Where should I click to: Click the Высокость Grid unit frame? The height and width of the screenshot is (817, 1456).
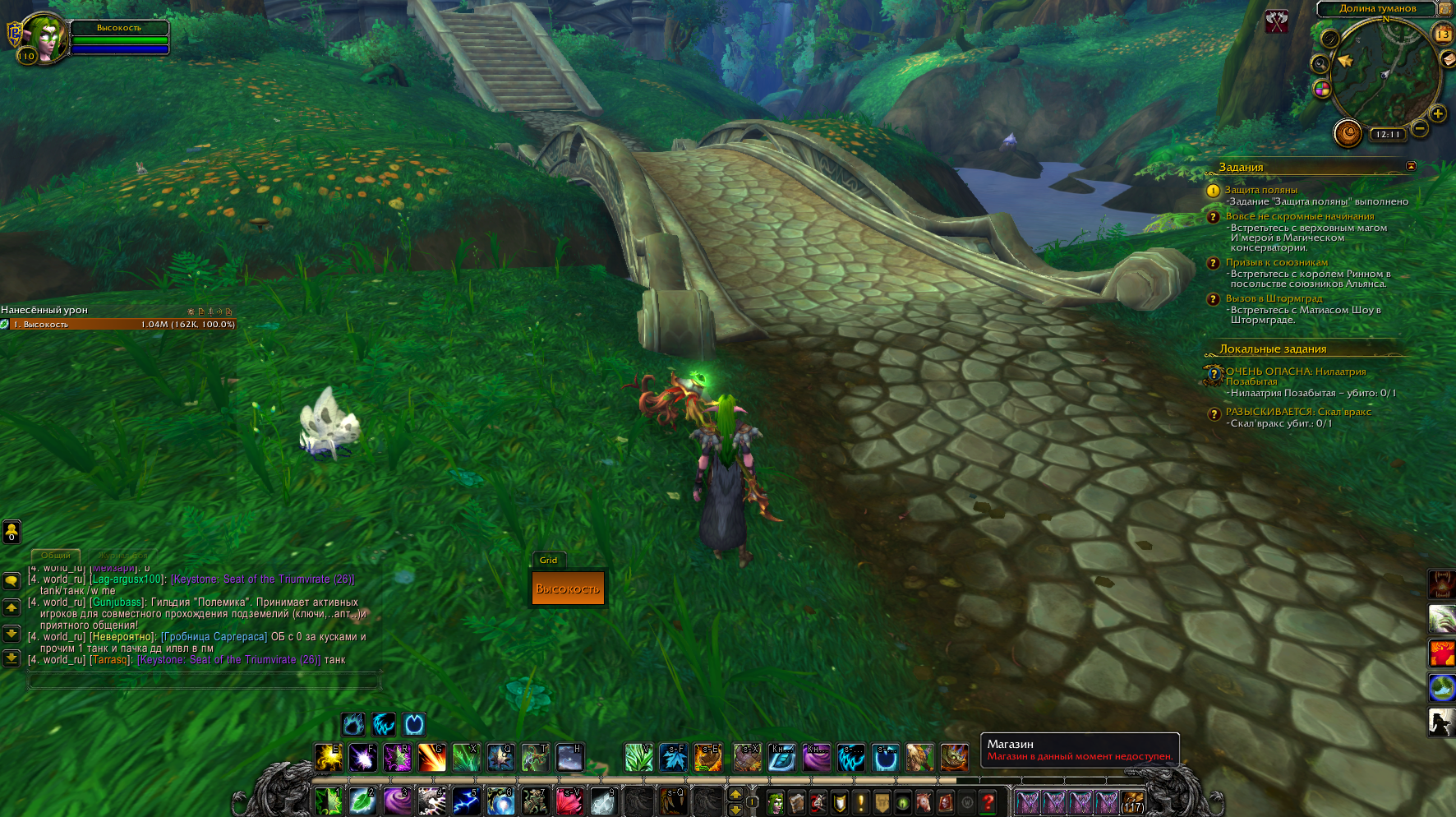tap(568, 589)
